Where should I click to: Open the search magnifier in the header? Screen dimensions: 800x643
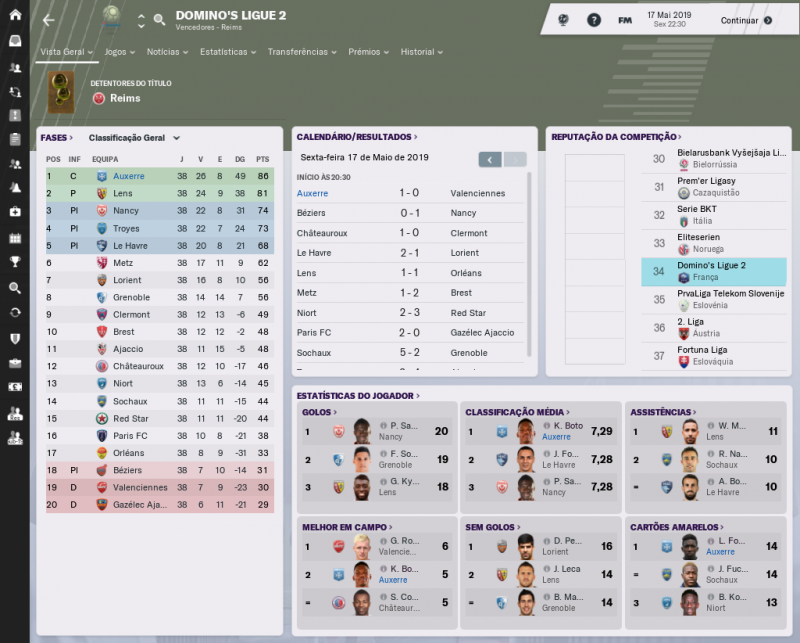pyautogui.click(x=159, y=20)
